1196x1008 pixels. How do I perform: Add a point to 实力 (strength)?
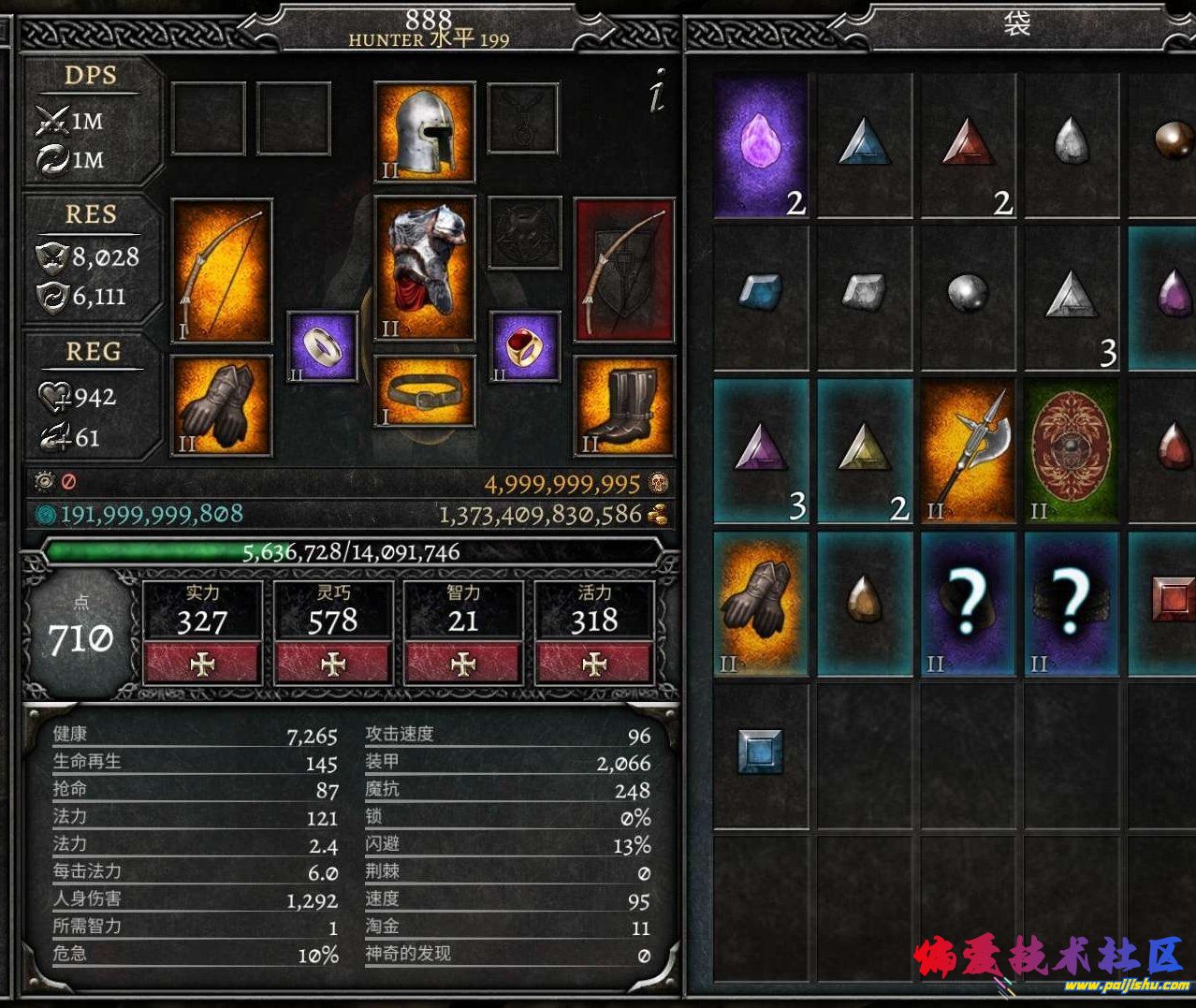[x=202, y=663]
